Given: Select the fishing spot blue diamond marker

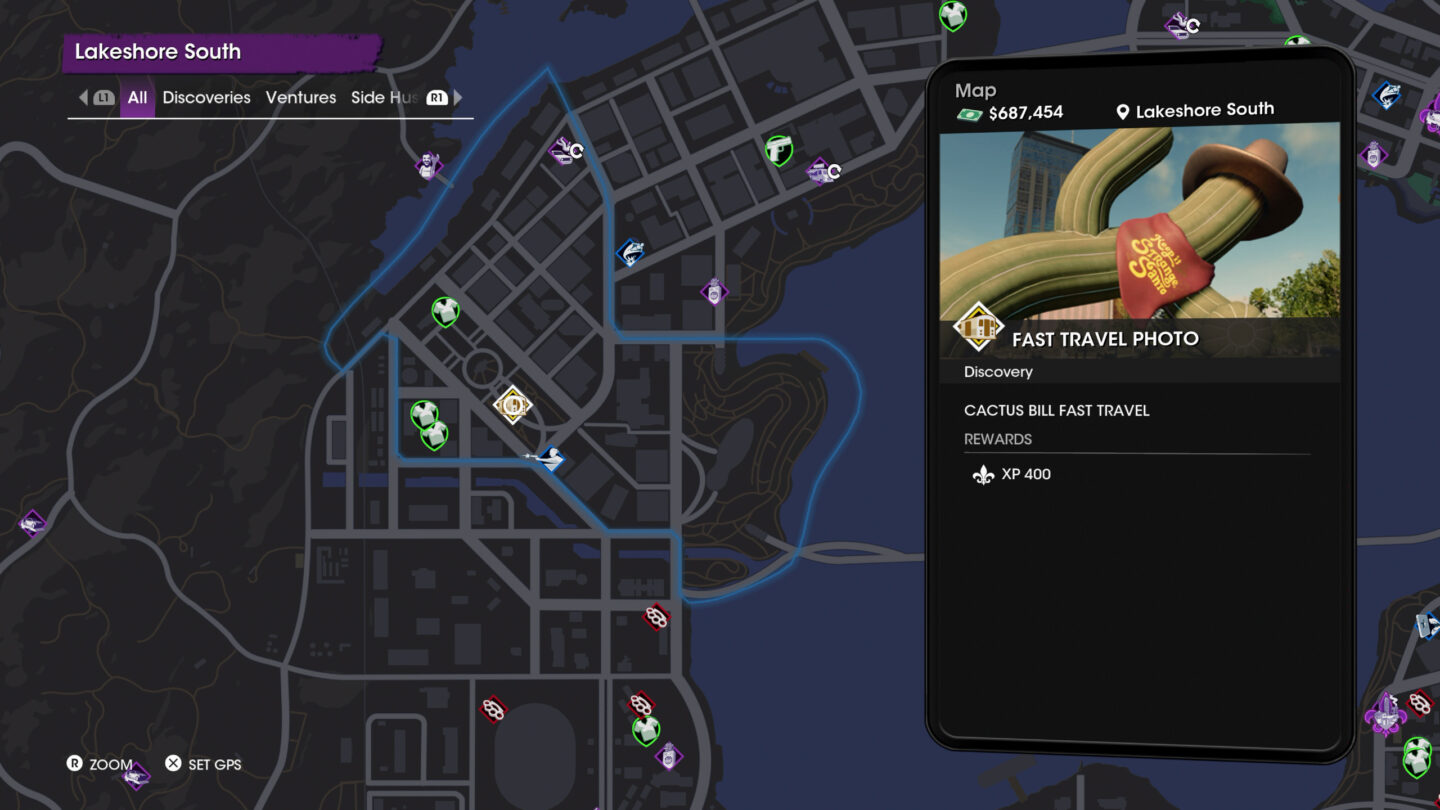Looking at the screenshot, I should click(x=632, y=250).
